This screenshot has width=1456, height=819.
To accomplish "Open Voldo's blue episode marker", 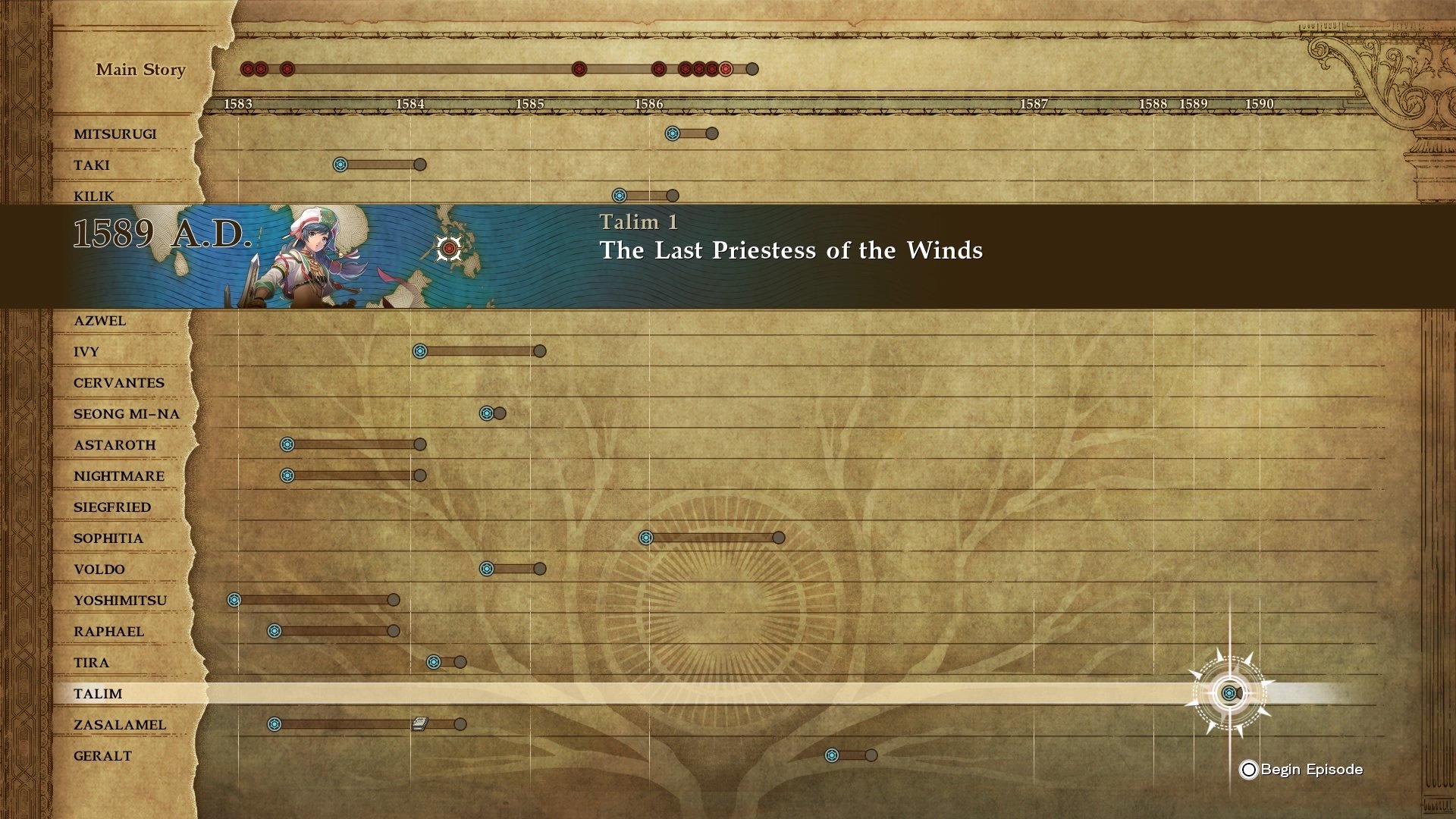I will (487, 569).
